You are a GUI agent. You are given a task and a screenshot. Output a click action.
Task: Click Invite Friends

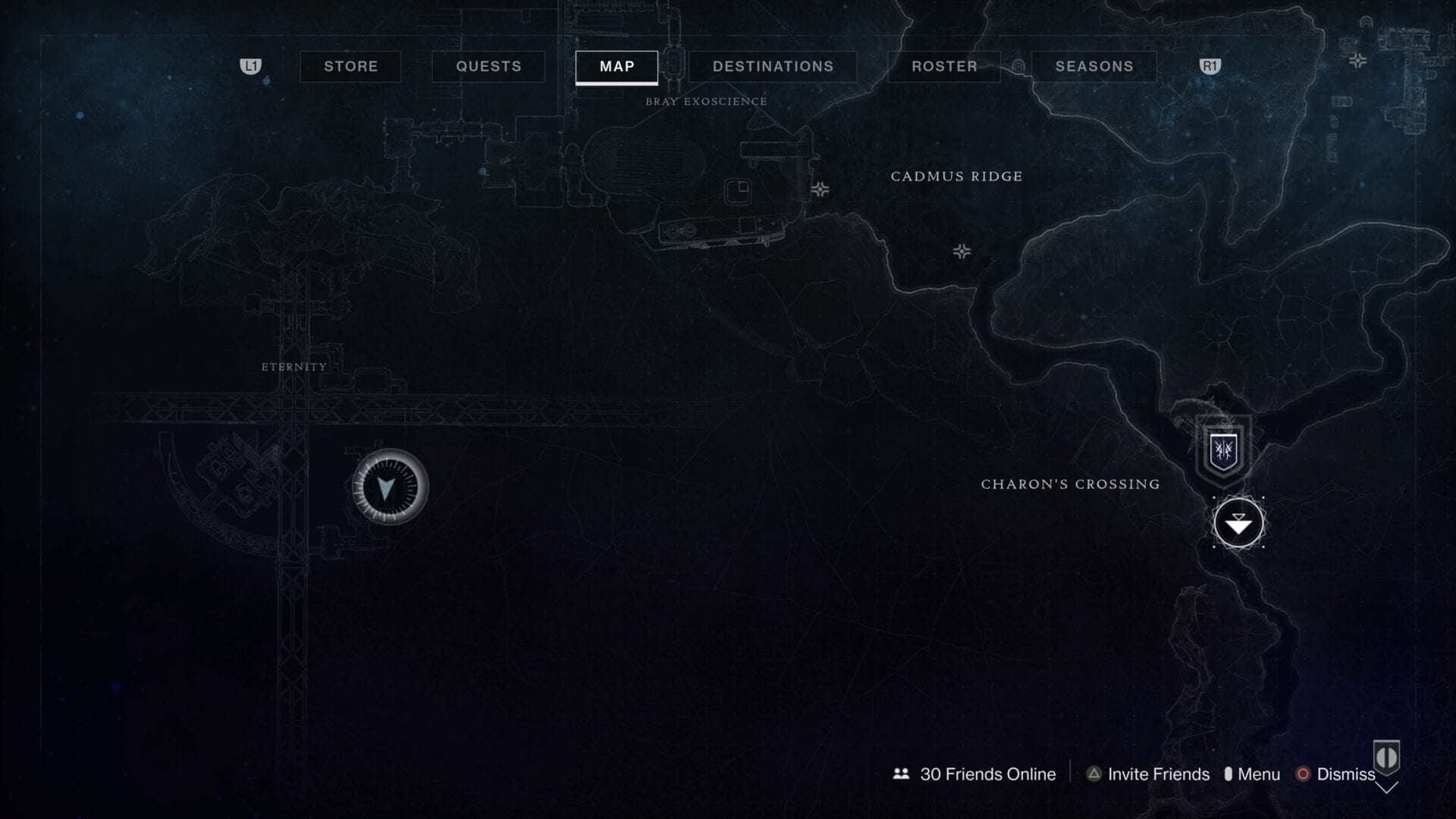tap(1158, 774)
